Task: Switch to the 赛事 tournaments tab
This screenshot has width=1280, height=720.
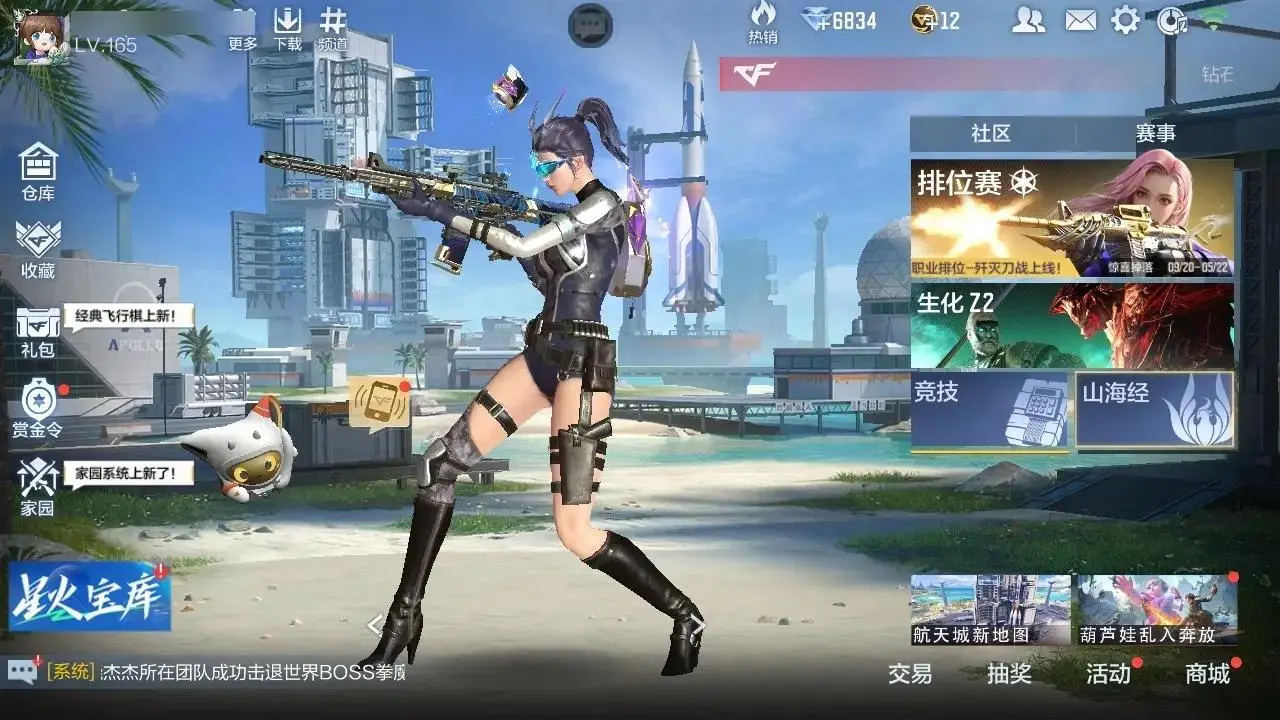Action: click(x=1155, y=133)
